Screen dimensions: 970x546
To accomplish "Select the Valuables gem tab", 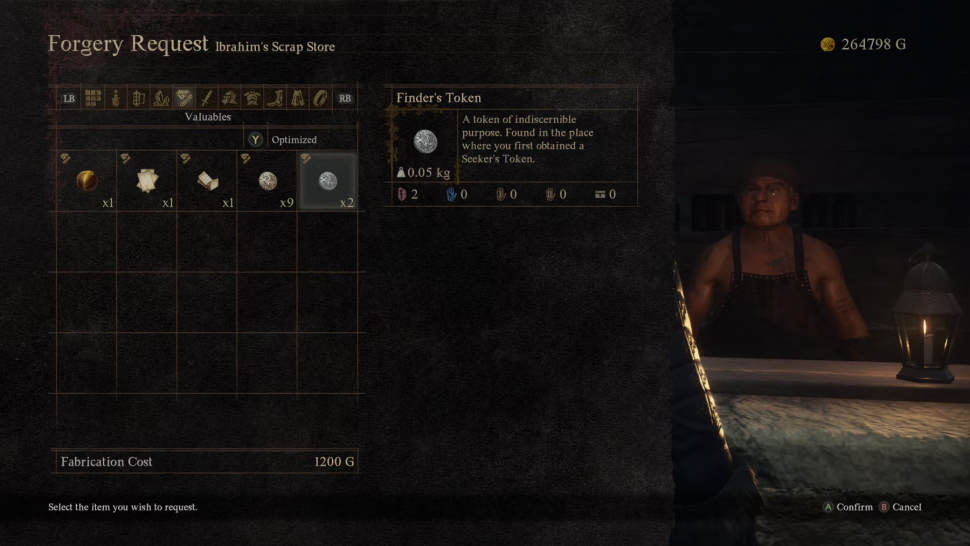I will click(184, 98).
